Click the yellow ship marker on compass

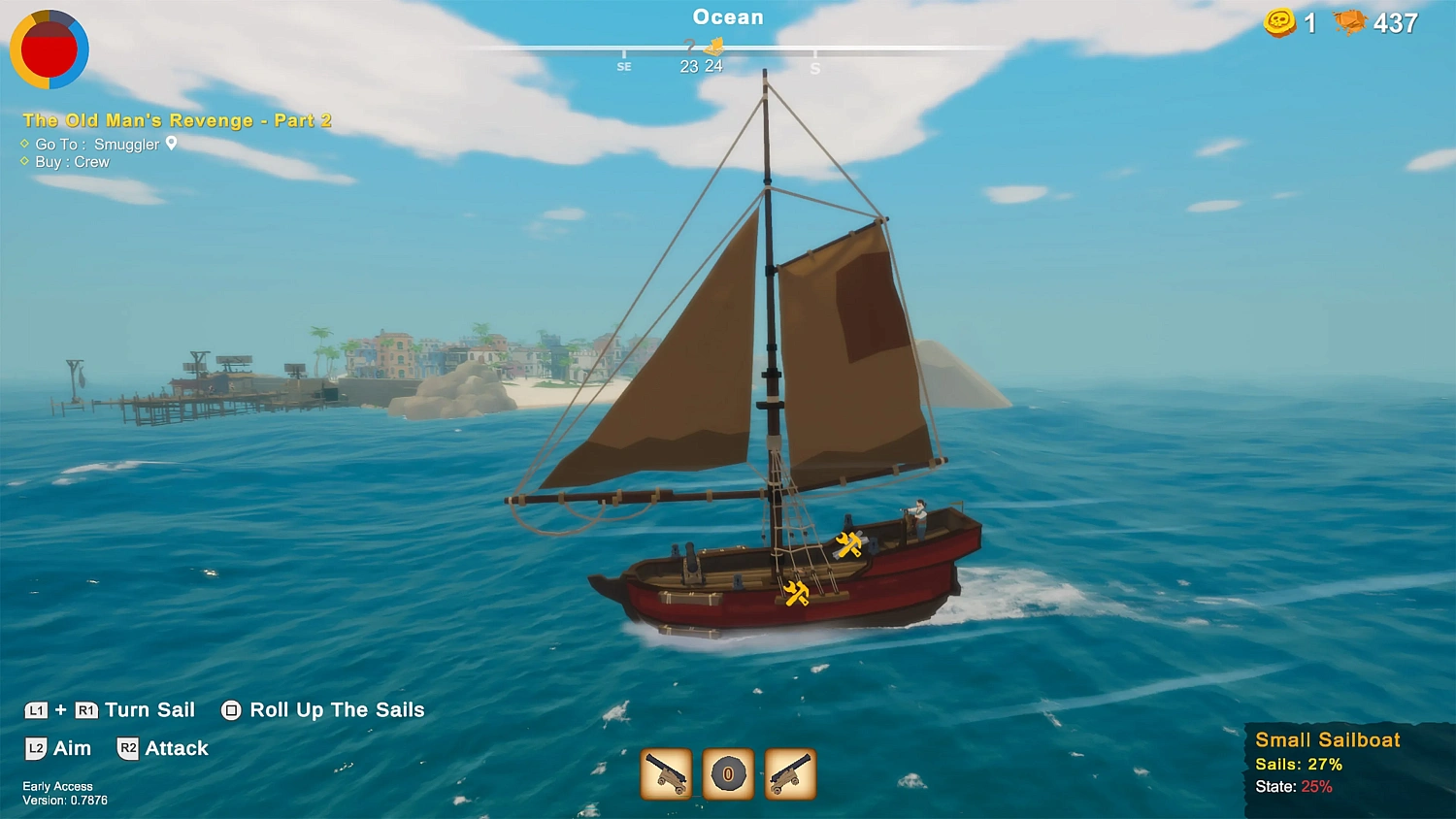714,46
